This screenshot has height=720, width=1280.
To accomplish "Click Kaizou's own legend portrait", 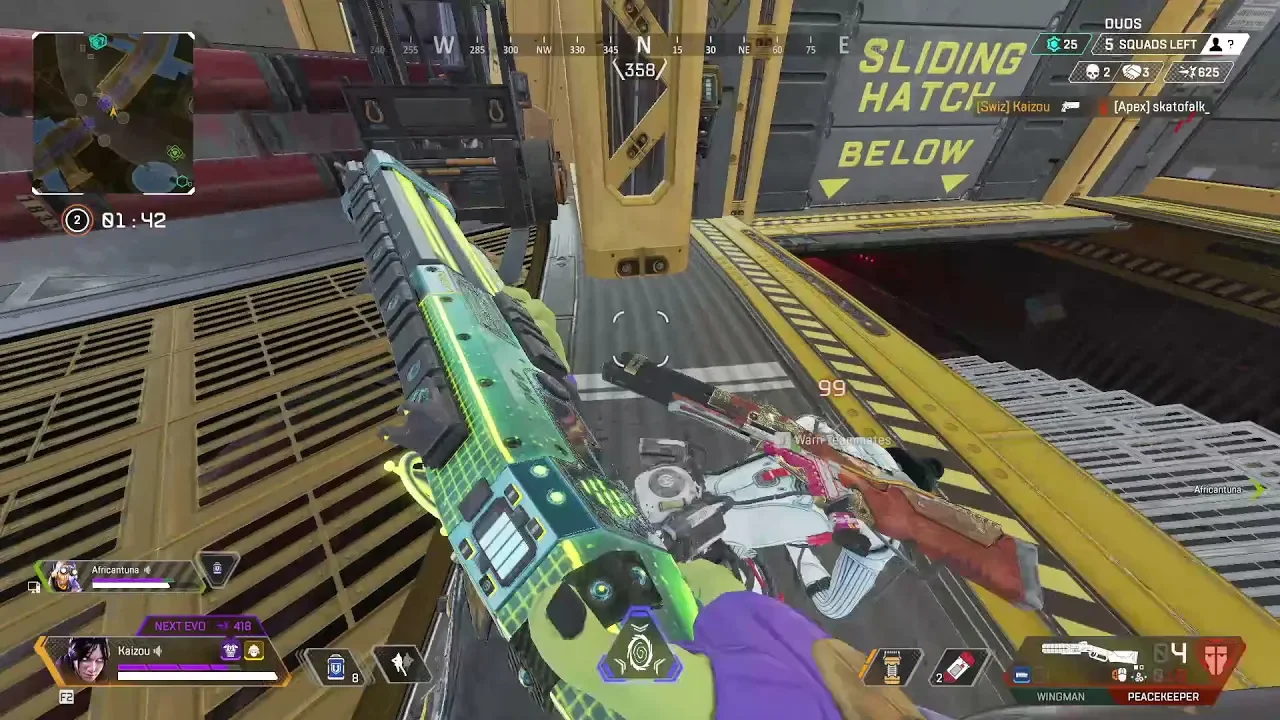I will tap(87, 659).
